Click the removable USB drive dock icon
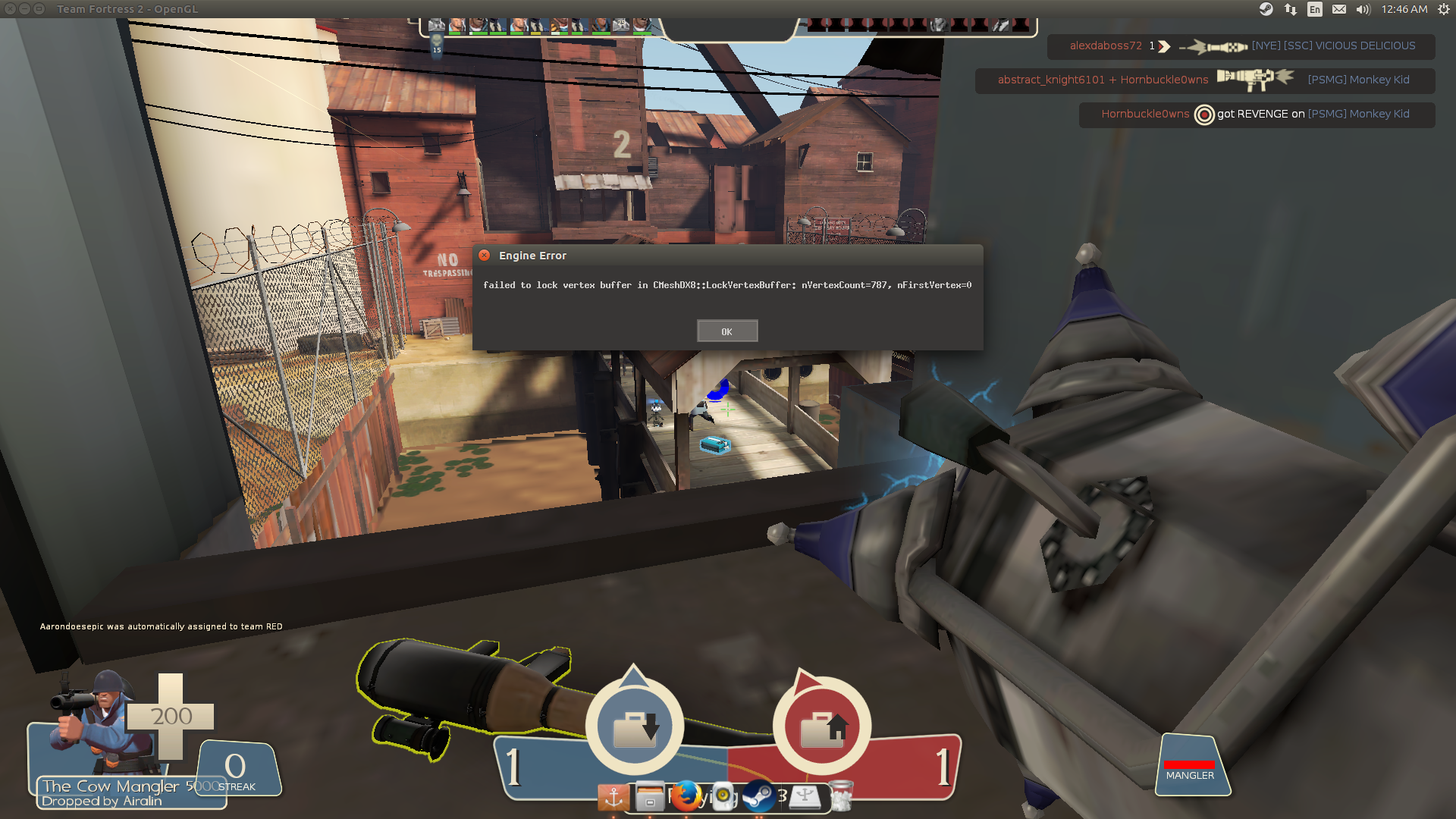This screenshot has height=819, width=1456. [x=805, y=798]
